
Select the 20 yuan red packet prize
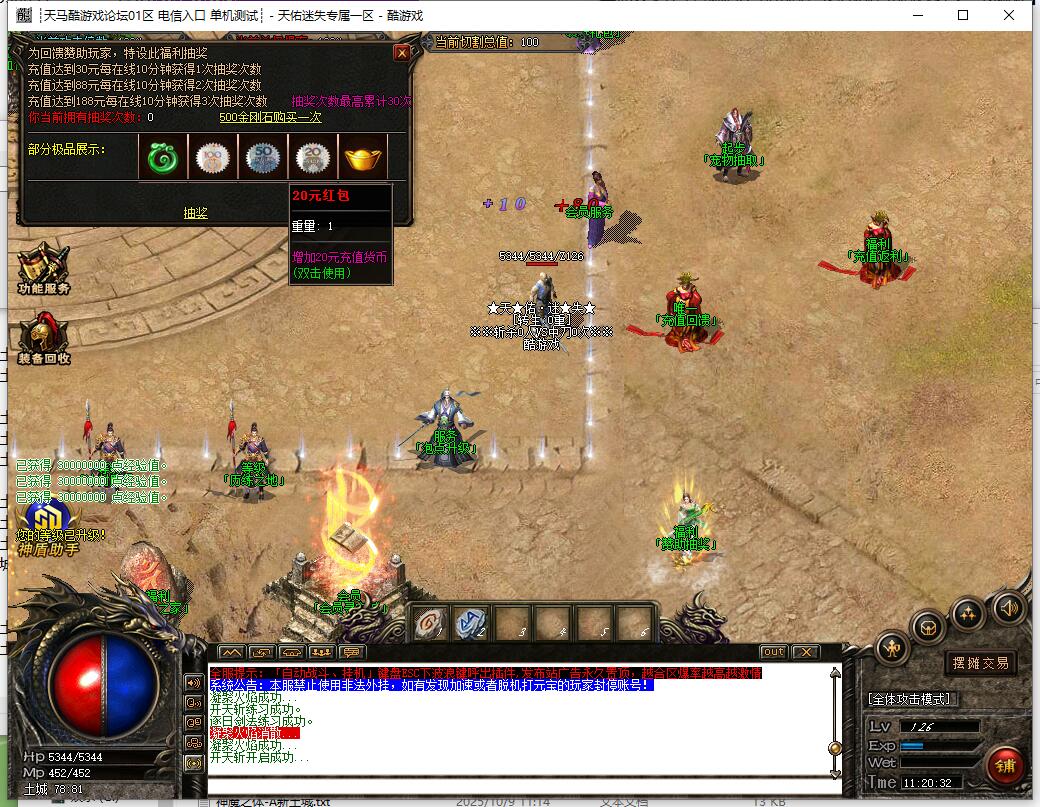pyautogui.click(x=313, y=158)
